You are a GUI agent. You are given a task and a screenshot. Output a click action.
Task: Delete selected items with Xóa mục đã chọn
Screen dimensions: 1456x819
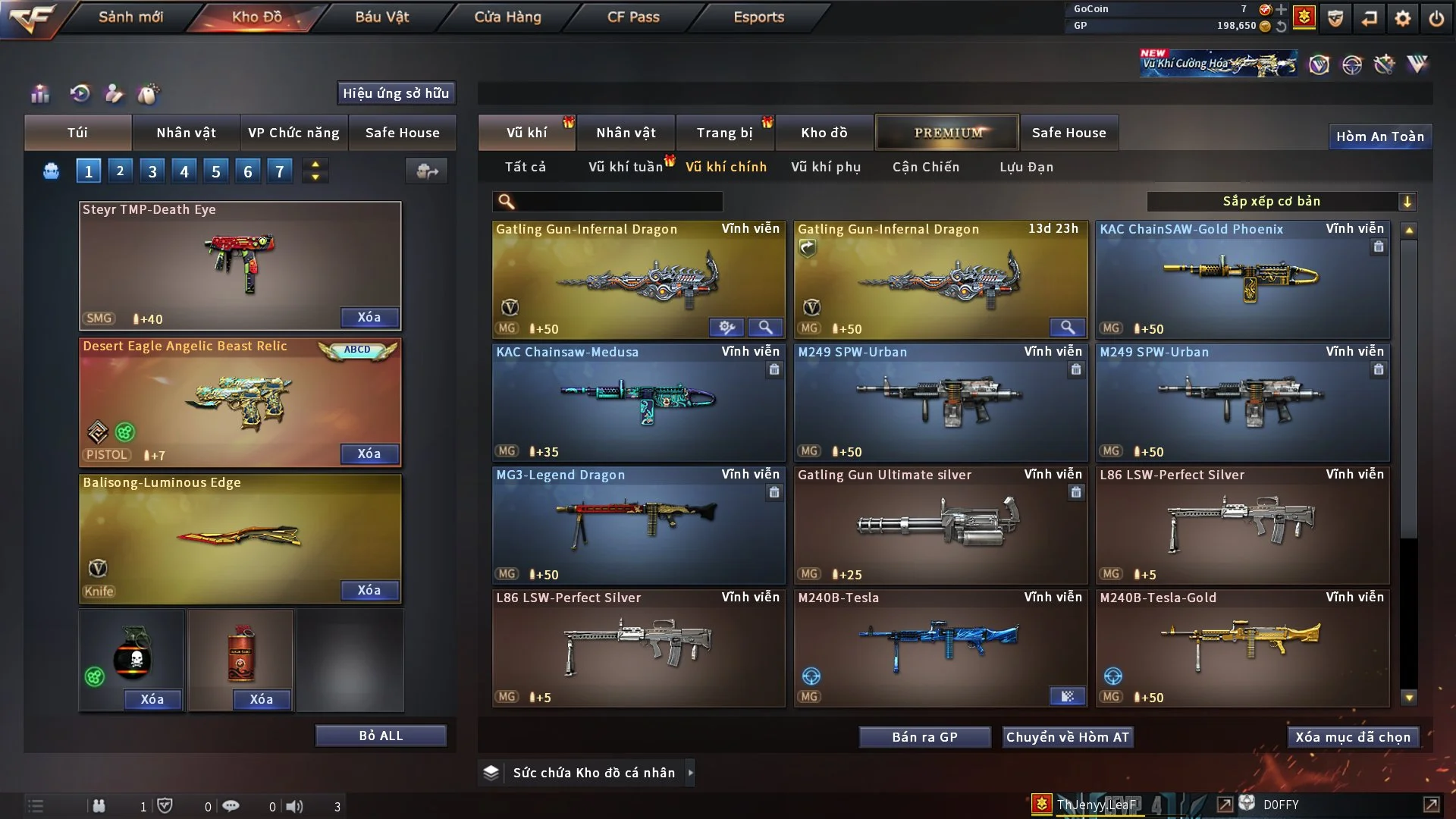(x=1352, y=737)
